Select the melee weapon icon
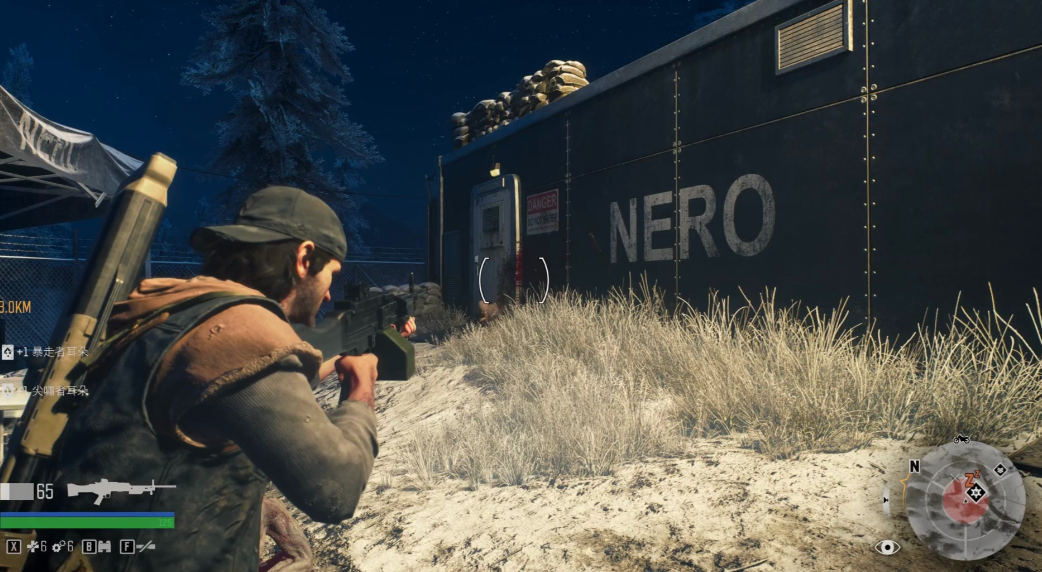 coord(146,547)
